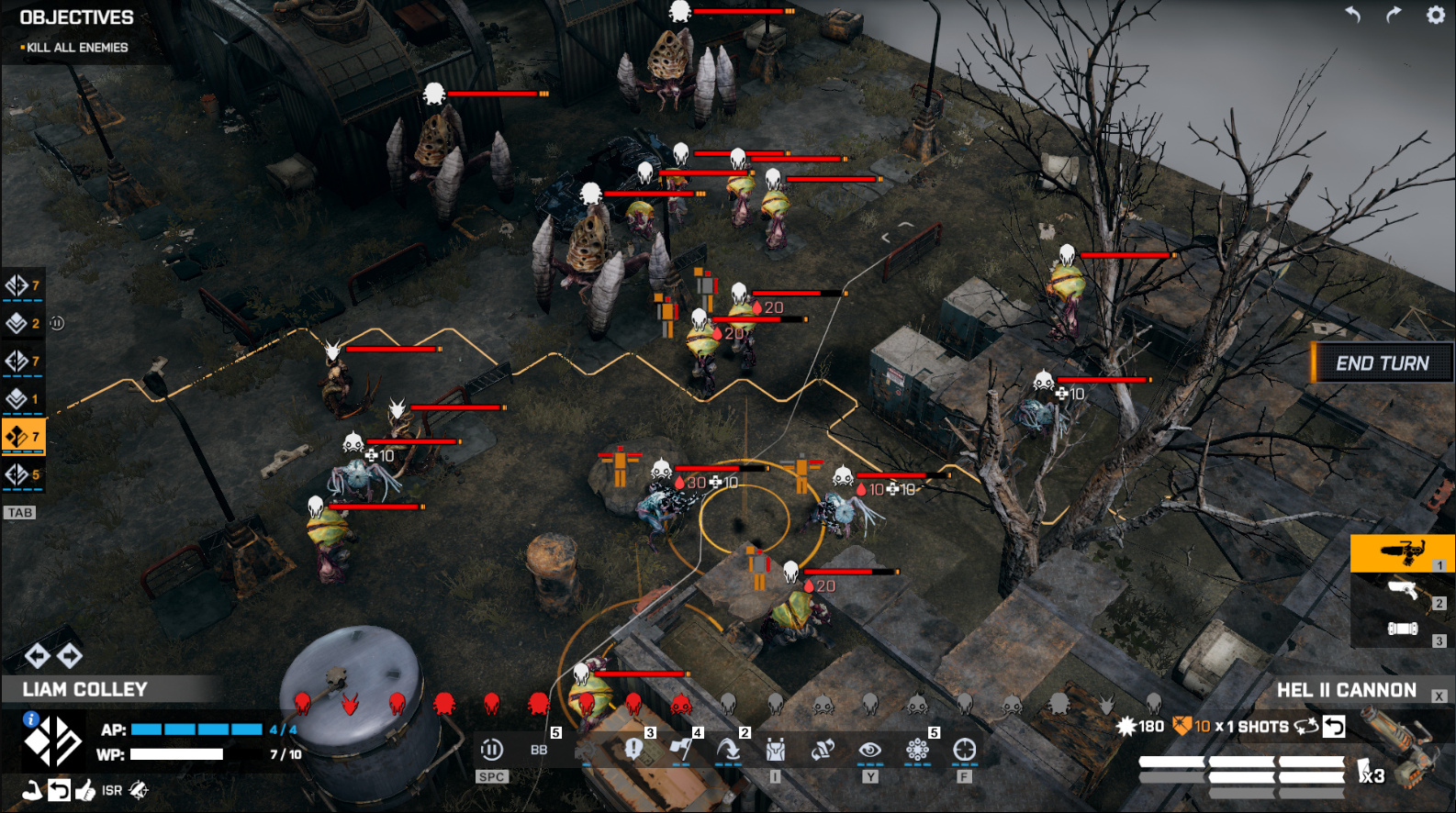
Task: Activate the rally flag ability
Action: click(x=680, y=751)
